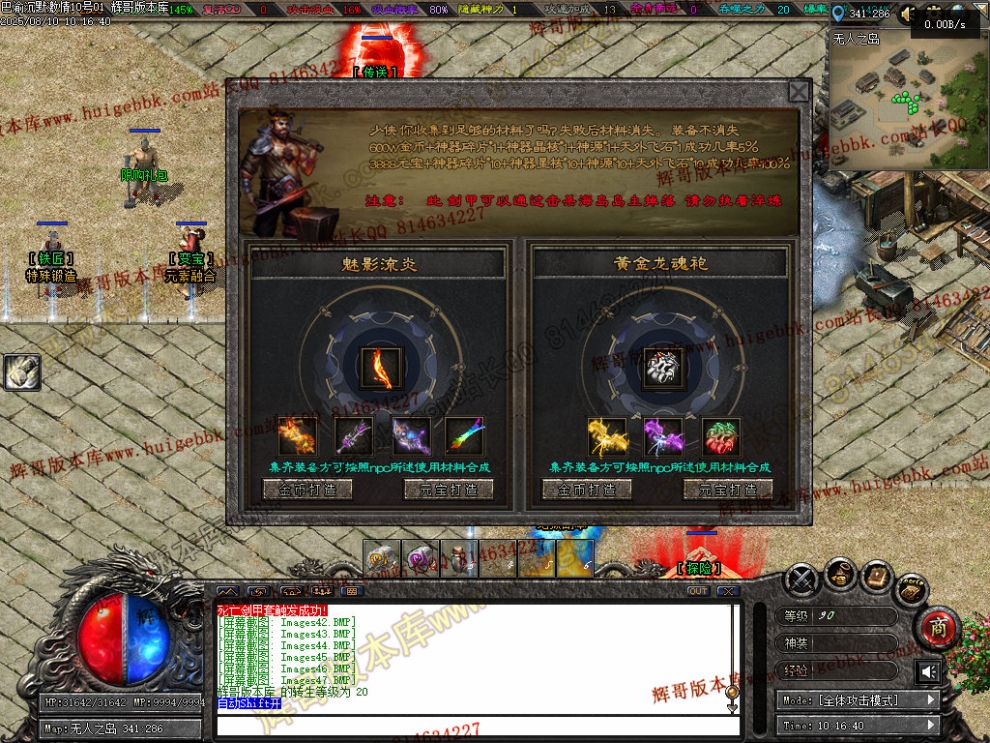Inspect the golden armor material icon
Viewport: 990px width, 743px height.
coord(607,437)
